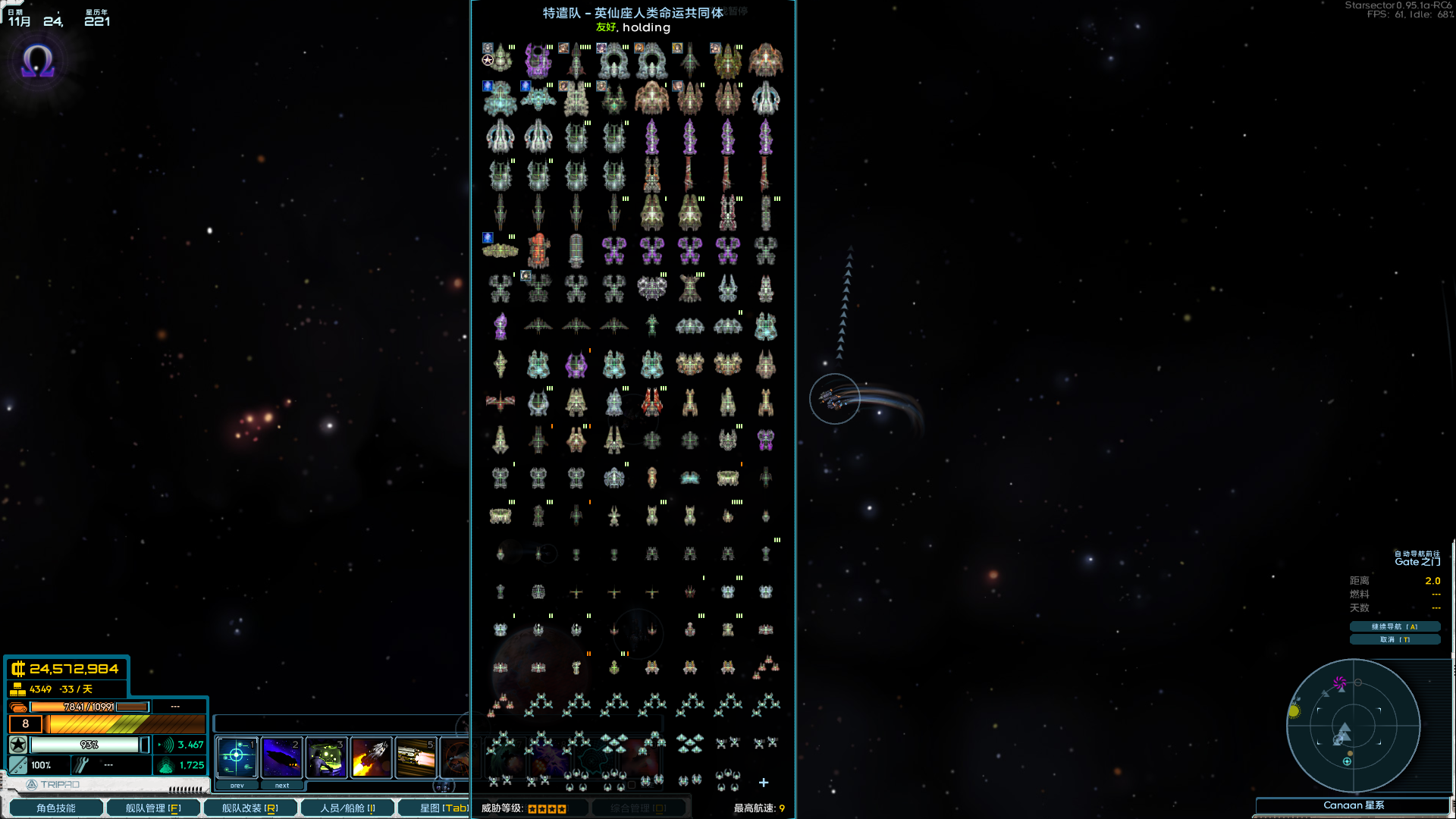Toggle the scan ability in hotbar slot 3
1456x819 pixels.
[326, 758]
